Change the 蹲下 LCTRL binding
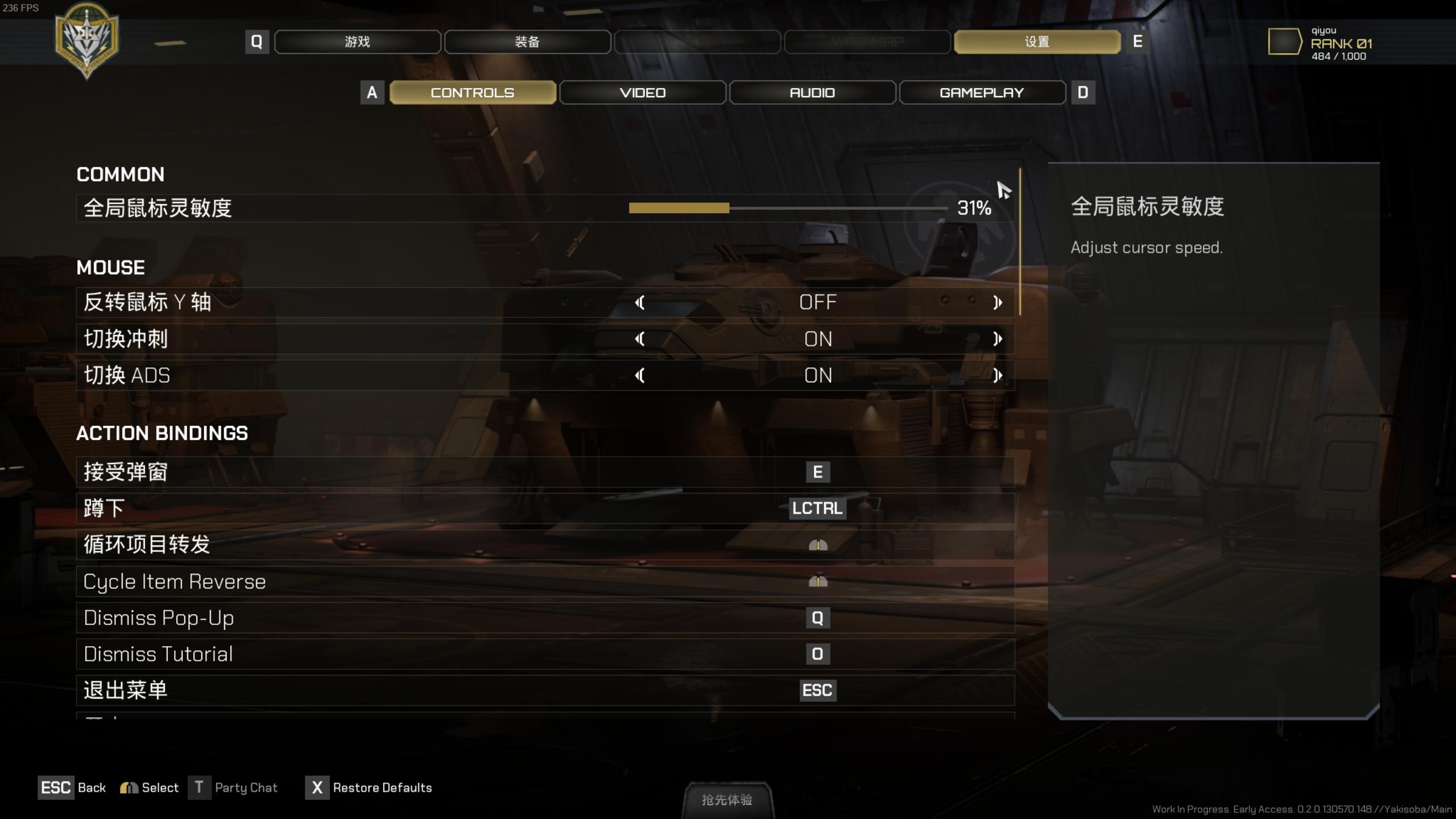 (817, 508)
